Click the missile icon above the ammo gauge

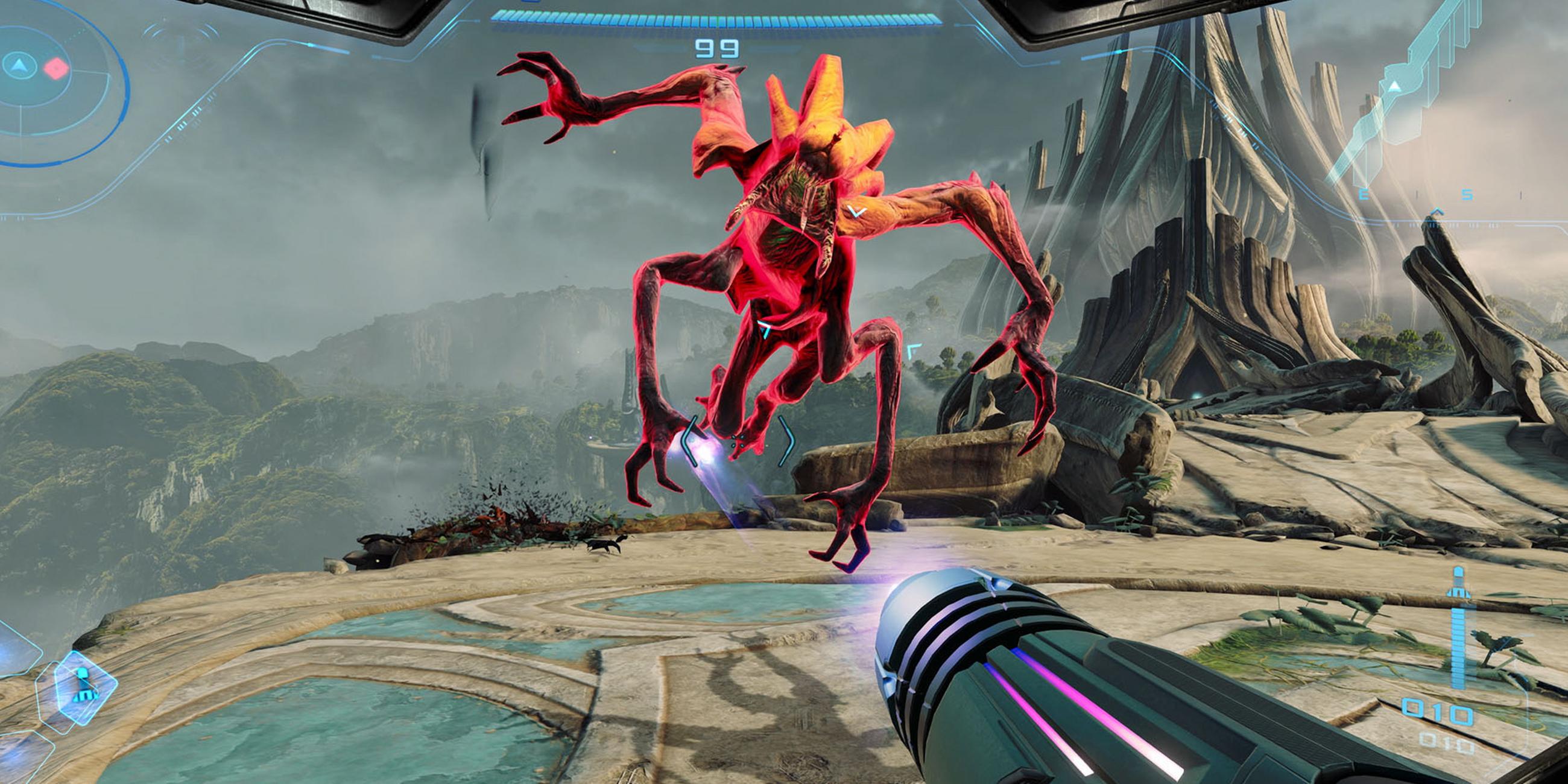click(1458, 583)
